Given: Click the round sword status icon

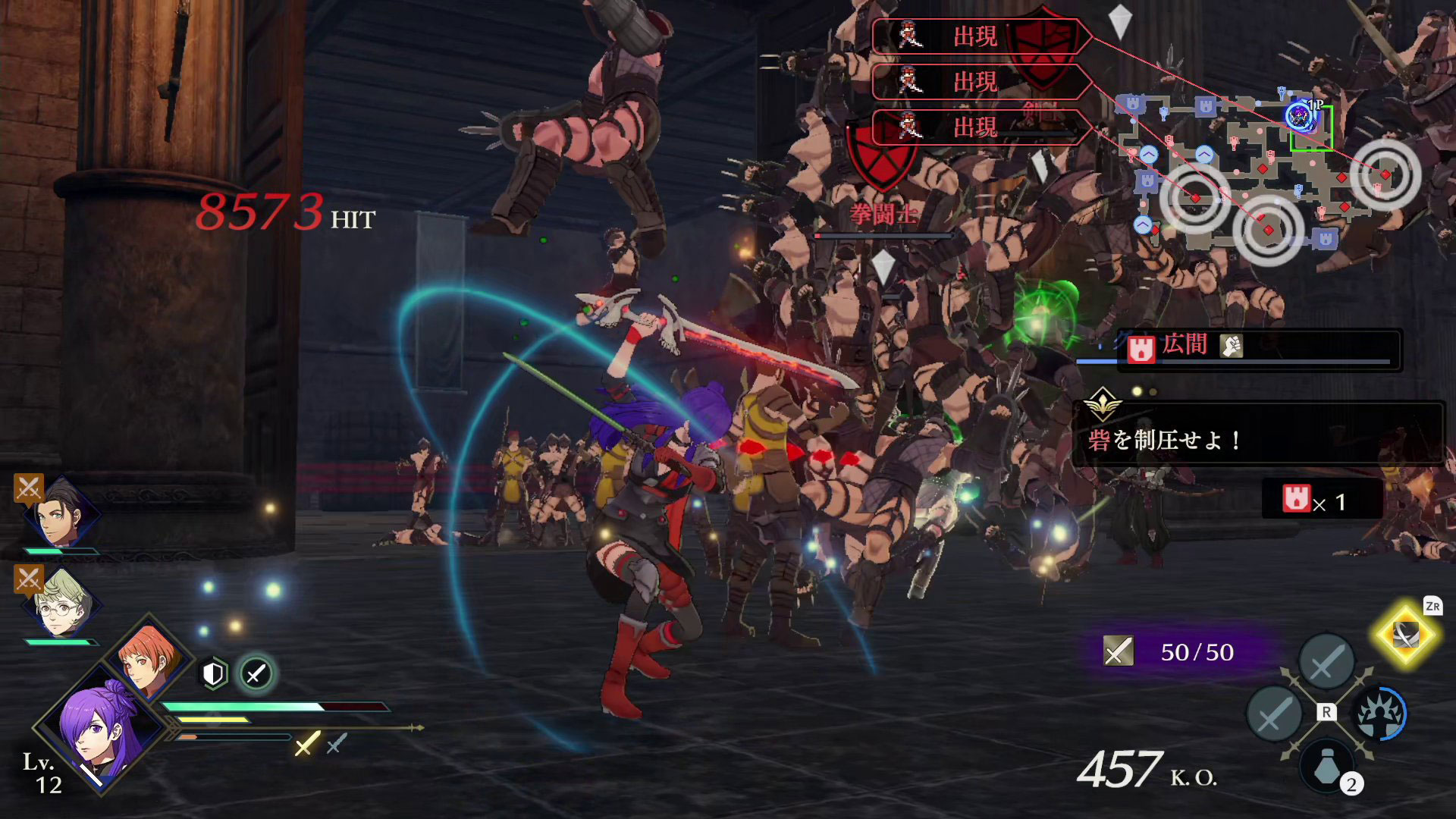Looking at the screenshot, I should pyautogui.click(x=256, y=673).
